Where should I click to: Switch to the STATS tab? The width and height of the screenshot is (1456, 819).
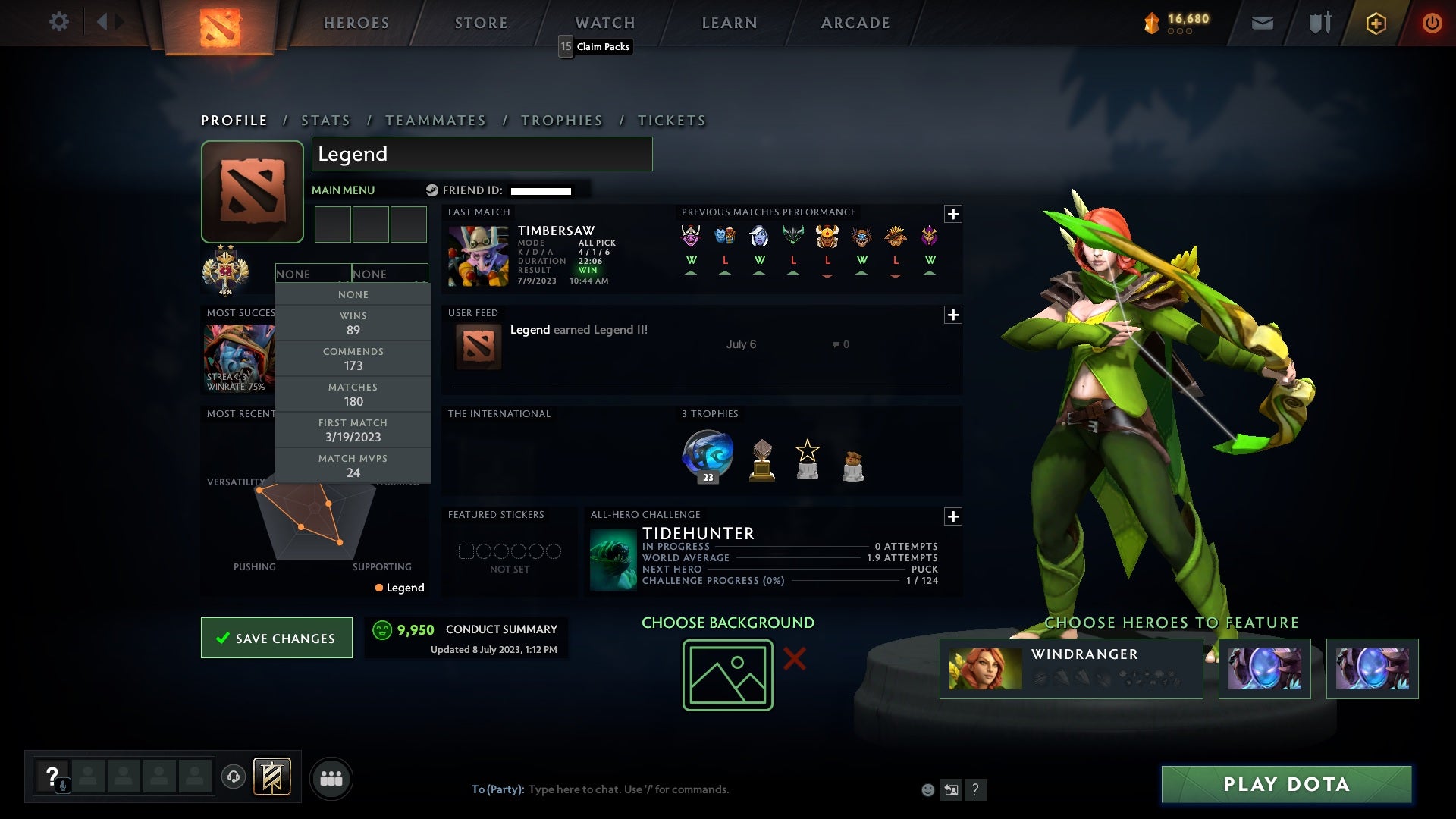325,120
